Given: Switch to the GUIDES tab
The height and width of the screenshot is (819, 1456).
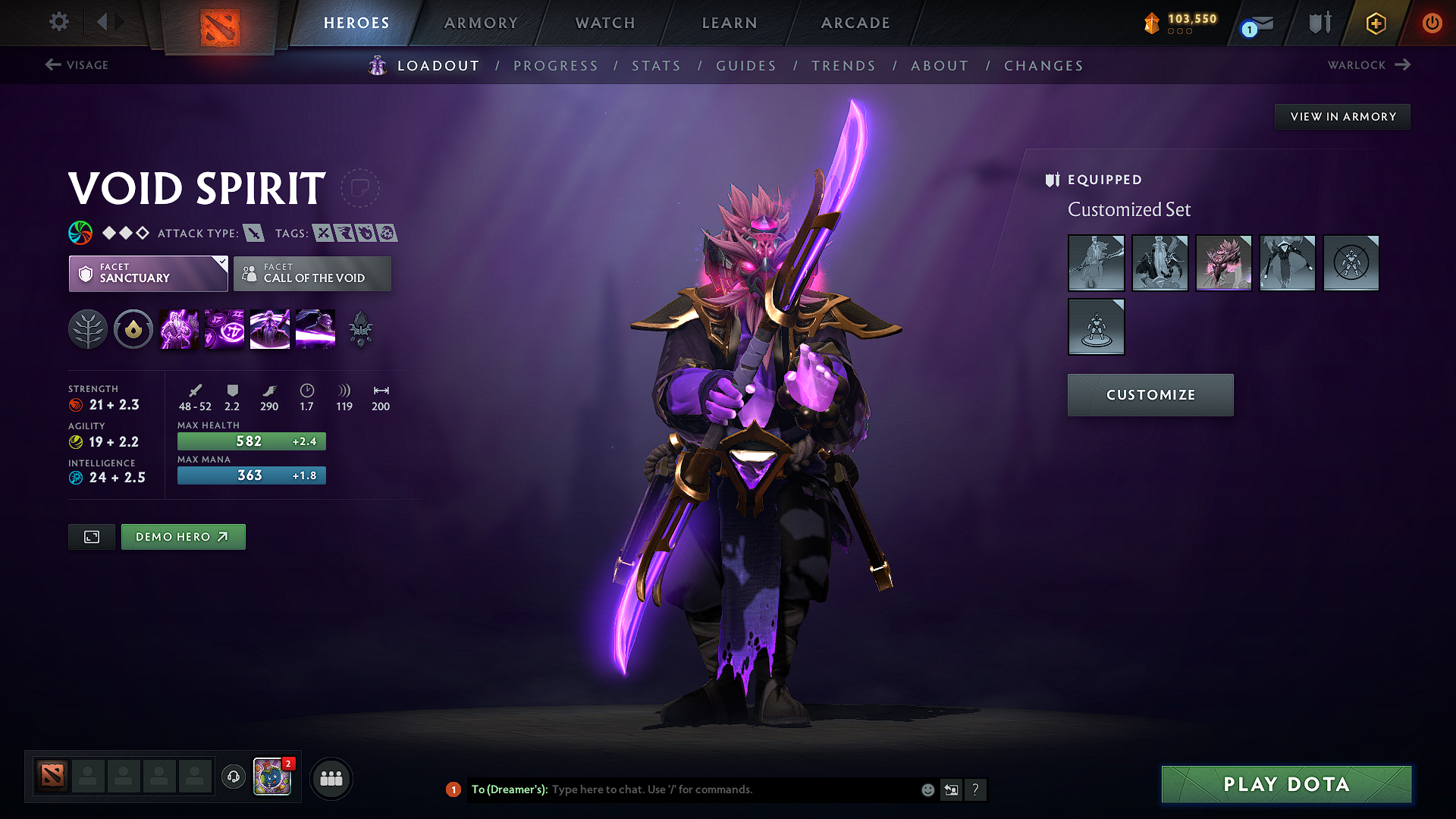Looking at the screenshot, I should tap(746, 65).
